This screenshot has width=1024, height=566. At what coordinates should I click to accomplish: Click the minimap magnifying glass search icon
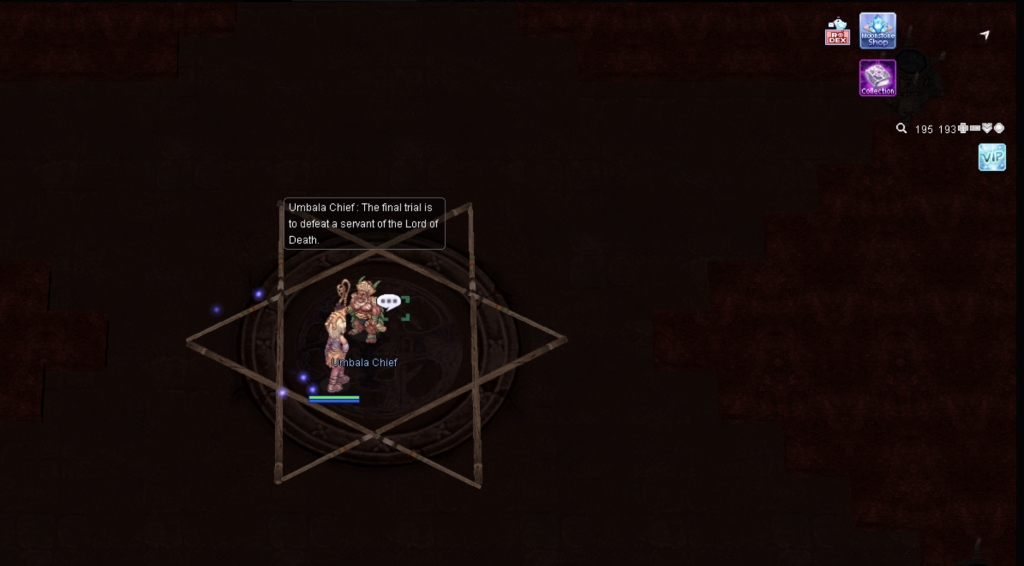tap(901, 129)
